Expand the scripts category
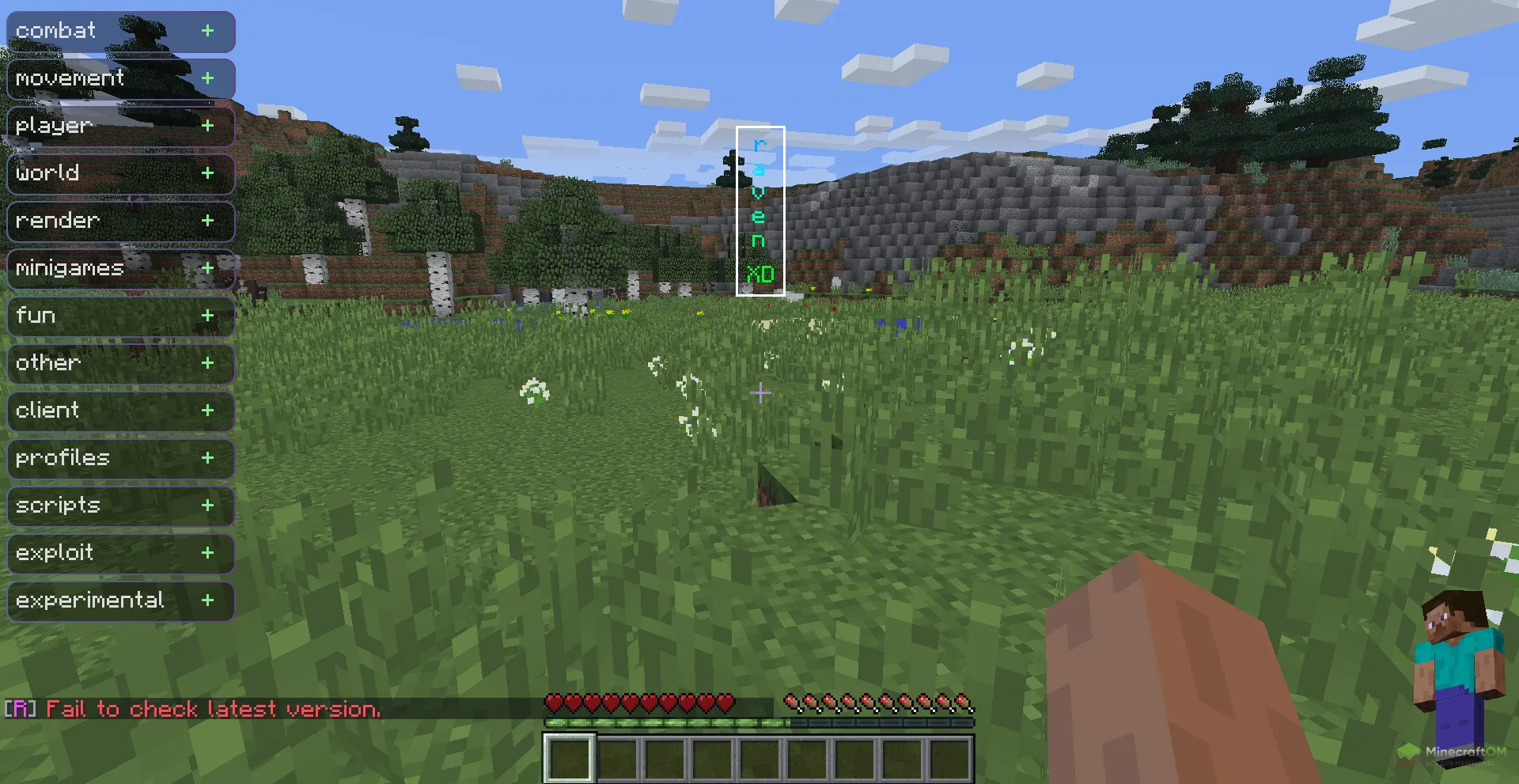1519x784 pixels. tap(207, 506)
